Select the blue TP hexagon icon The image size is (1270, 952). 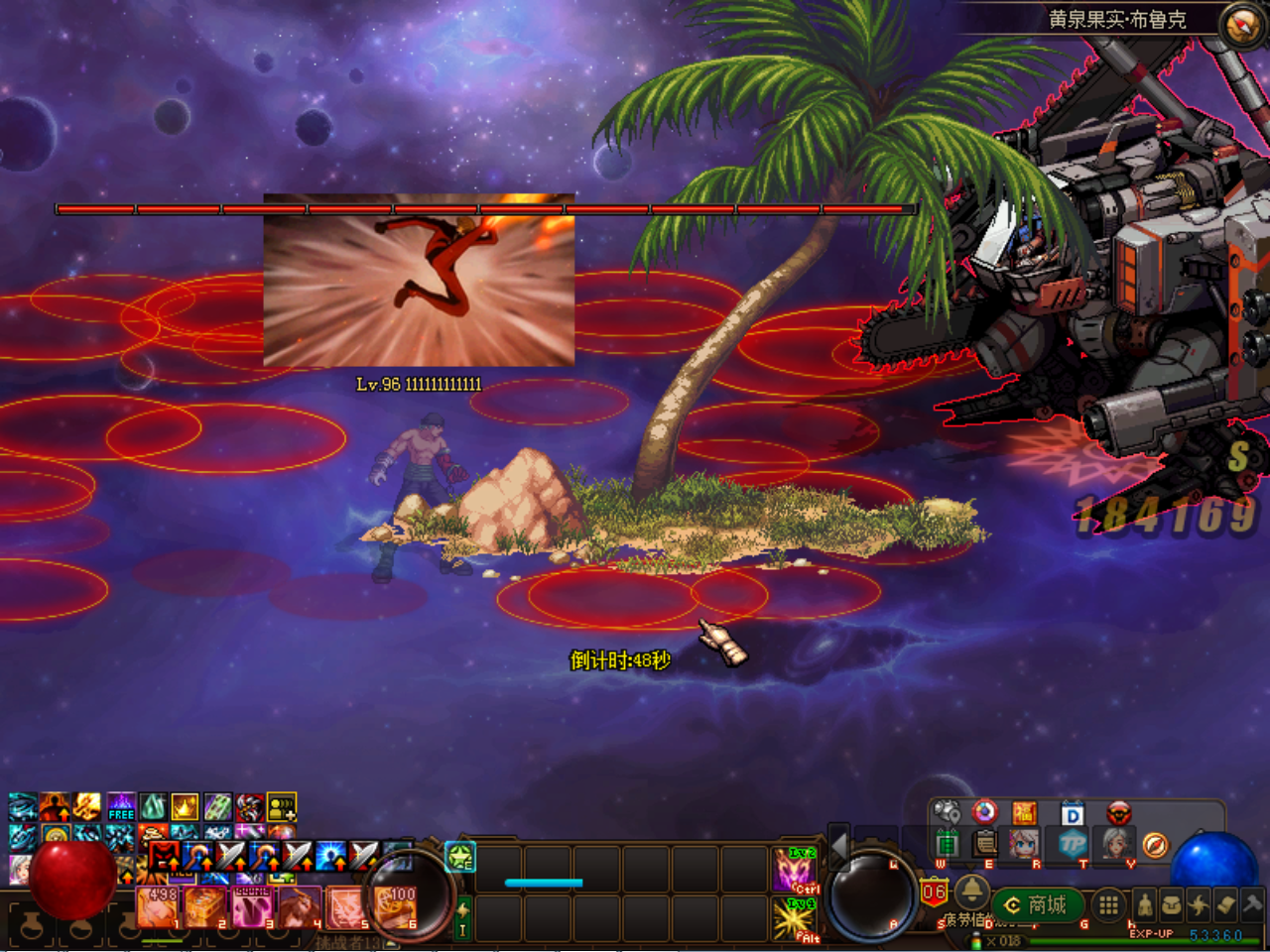click(1073, 845)
